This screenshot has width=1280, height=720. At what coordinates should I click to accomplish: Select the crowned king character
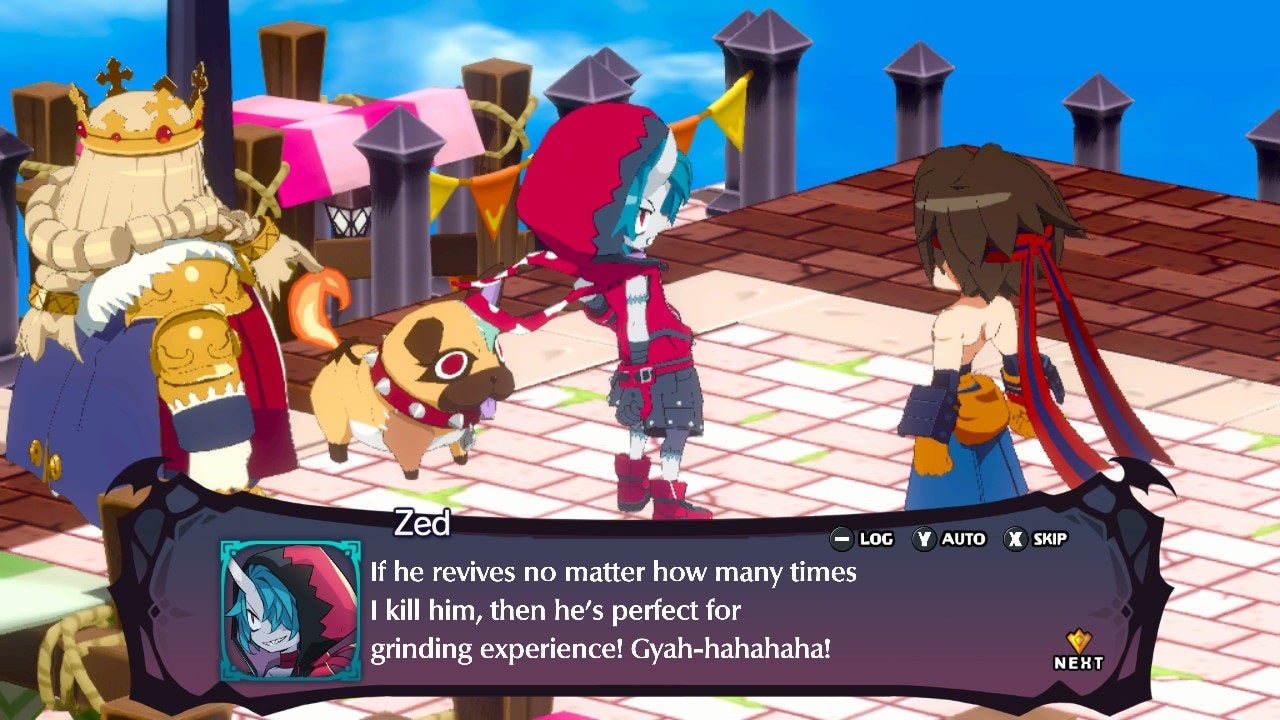(130, 280)
